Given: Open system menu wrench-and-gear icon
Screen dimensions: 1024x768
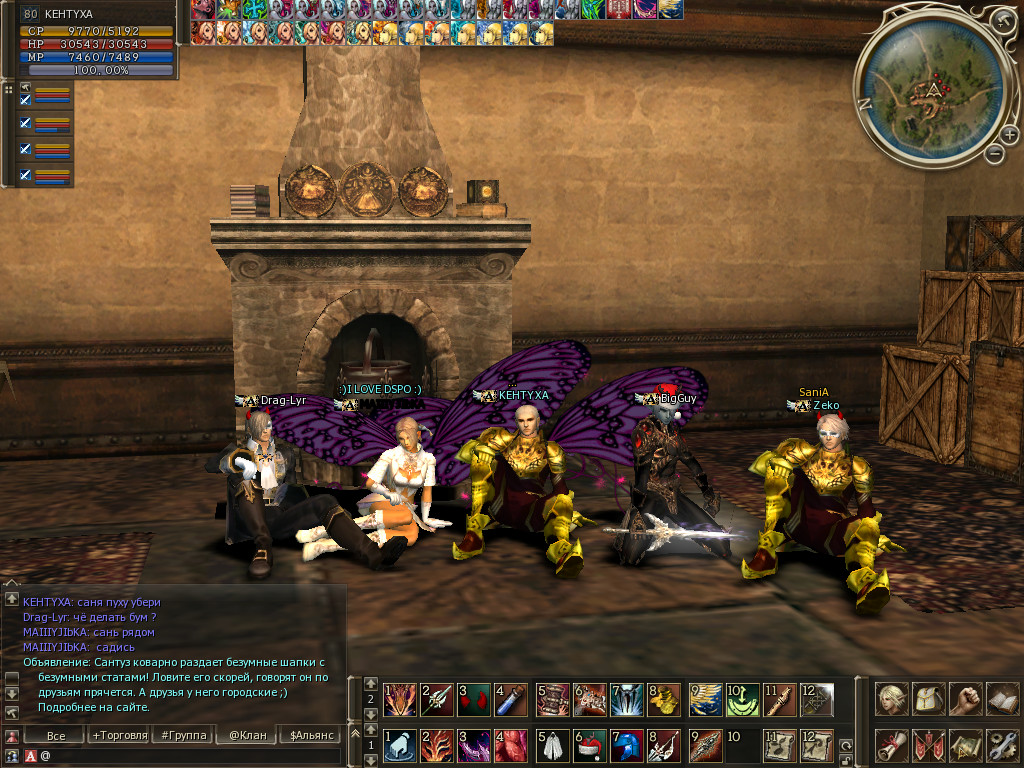Looking at the screenshot, I should tap(1001, 746).
